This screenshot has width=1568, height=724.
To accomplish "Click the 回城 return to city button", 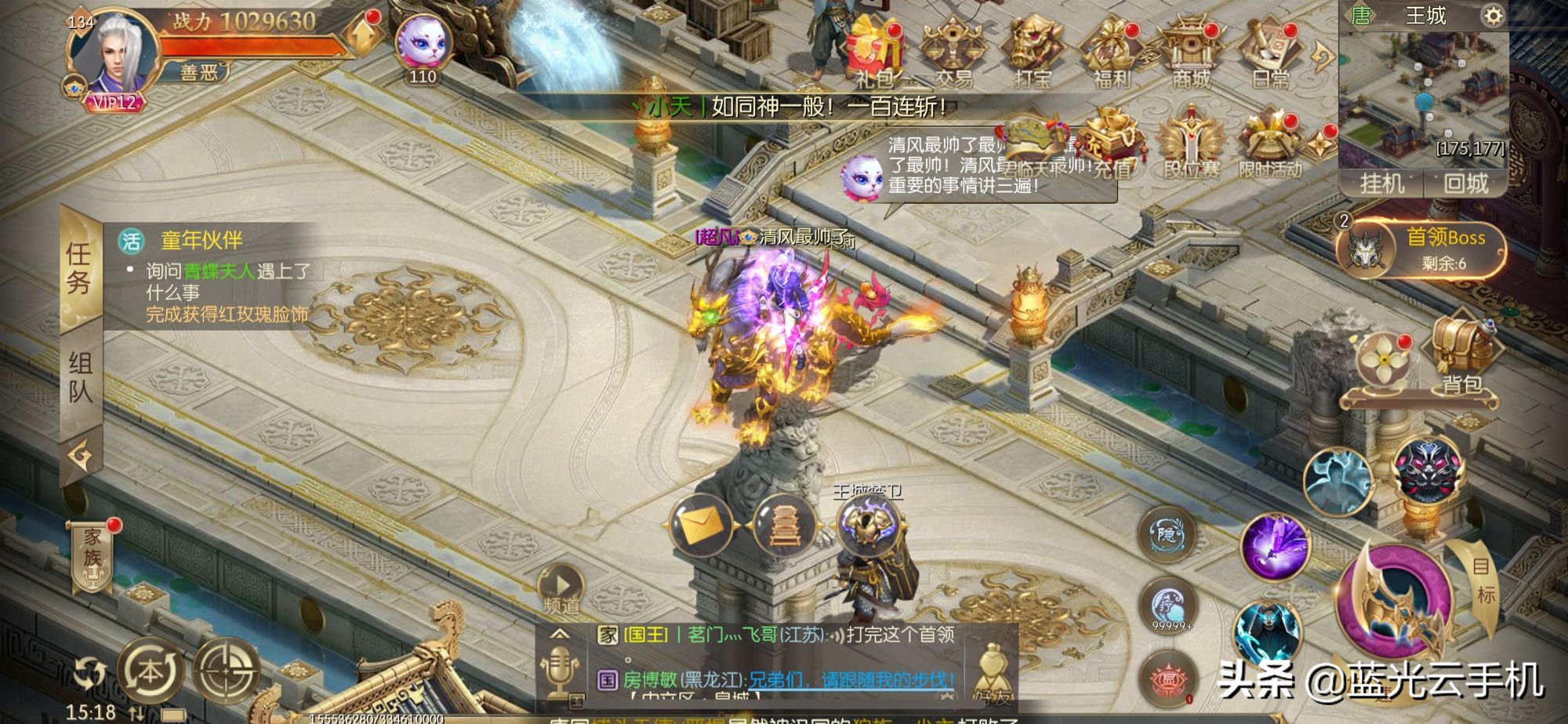I will tap(1465, 183).
